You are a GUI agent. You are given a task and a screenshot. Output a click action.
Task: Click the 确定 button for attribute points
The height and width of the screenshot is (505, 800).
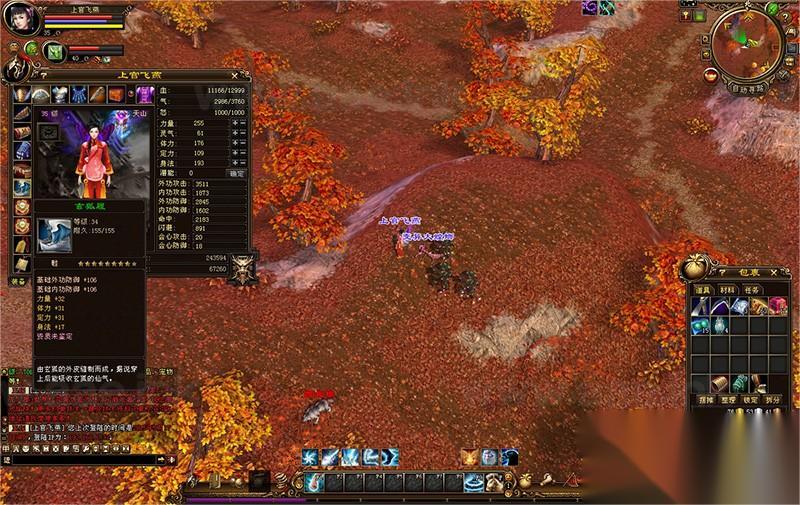click(236, 173)
